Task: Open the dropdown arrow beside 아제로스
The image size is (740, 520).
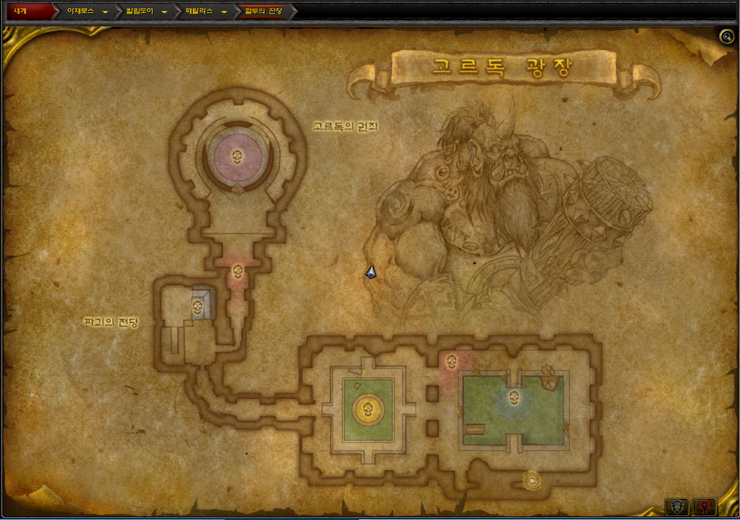Action: tap(105, 13)
